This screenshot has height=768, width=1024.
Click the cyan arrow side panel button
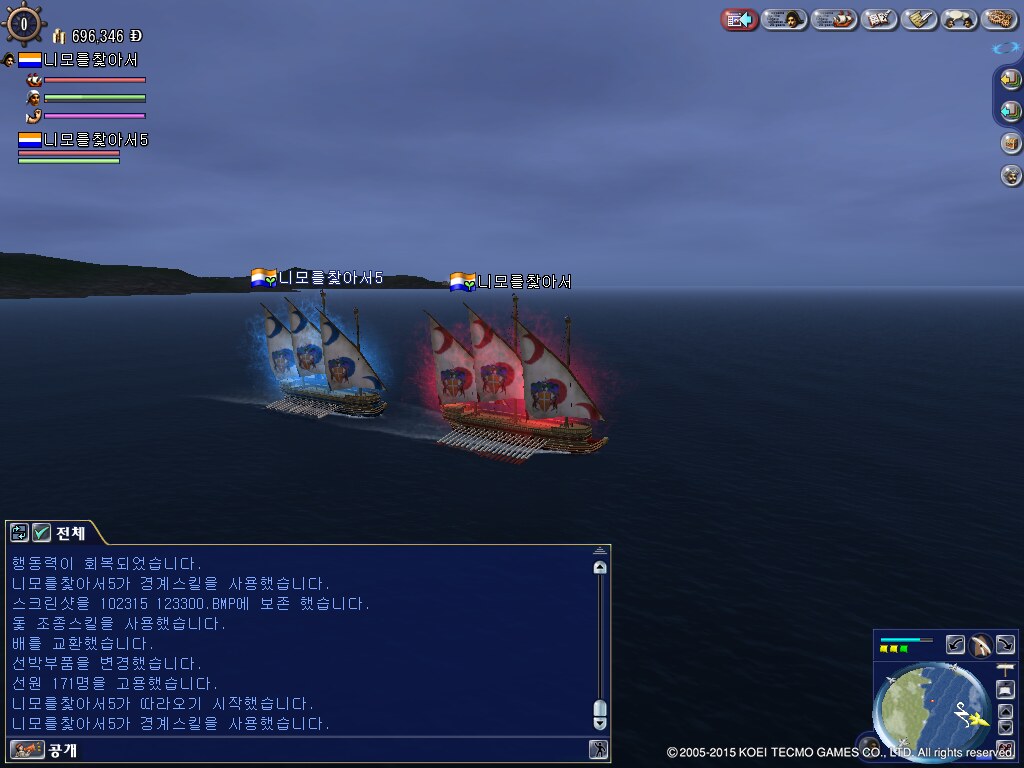click(x=1010, y=111)
